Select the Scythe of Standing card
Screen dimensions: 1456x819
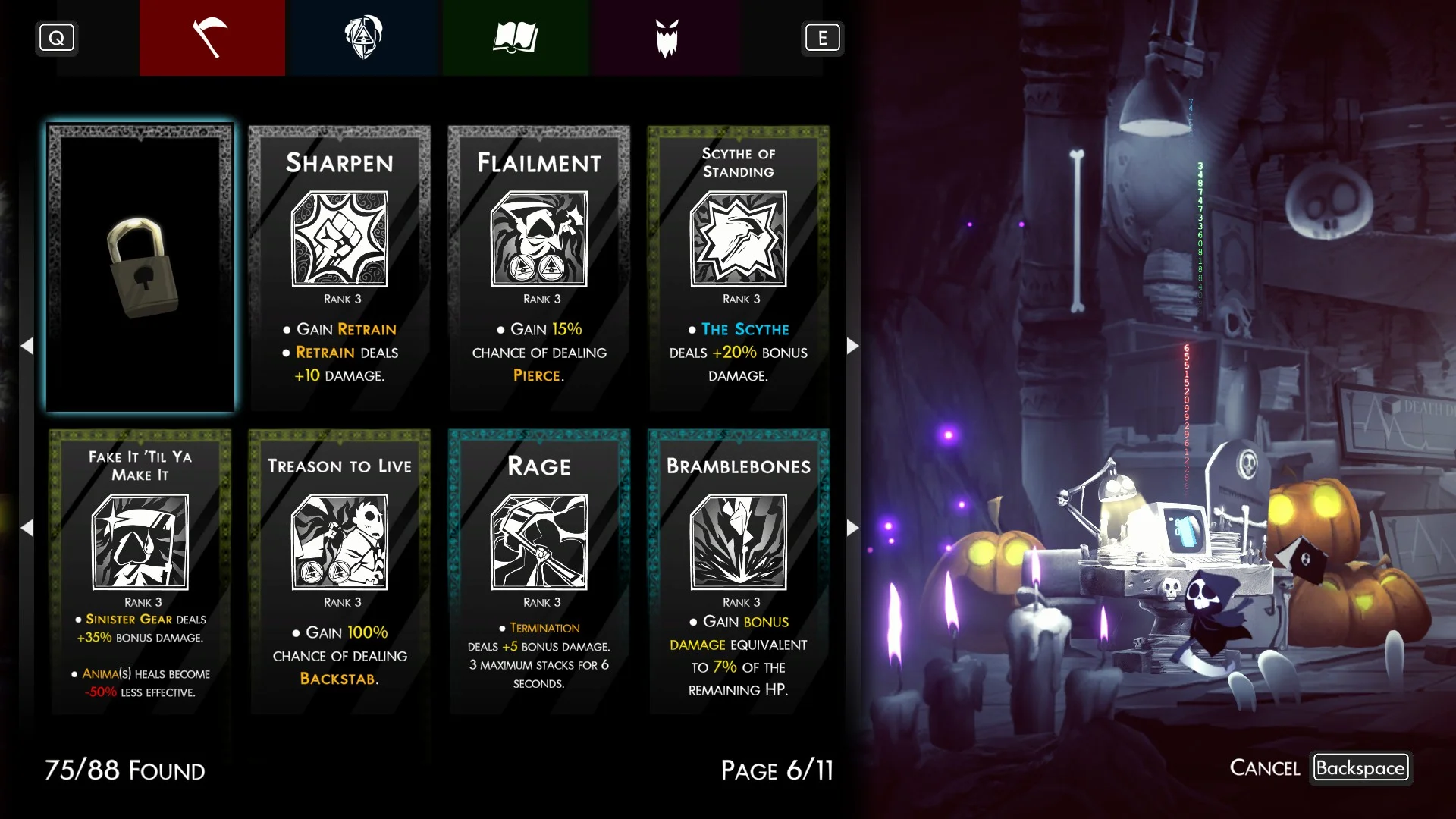738,268
